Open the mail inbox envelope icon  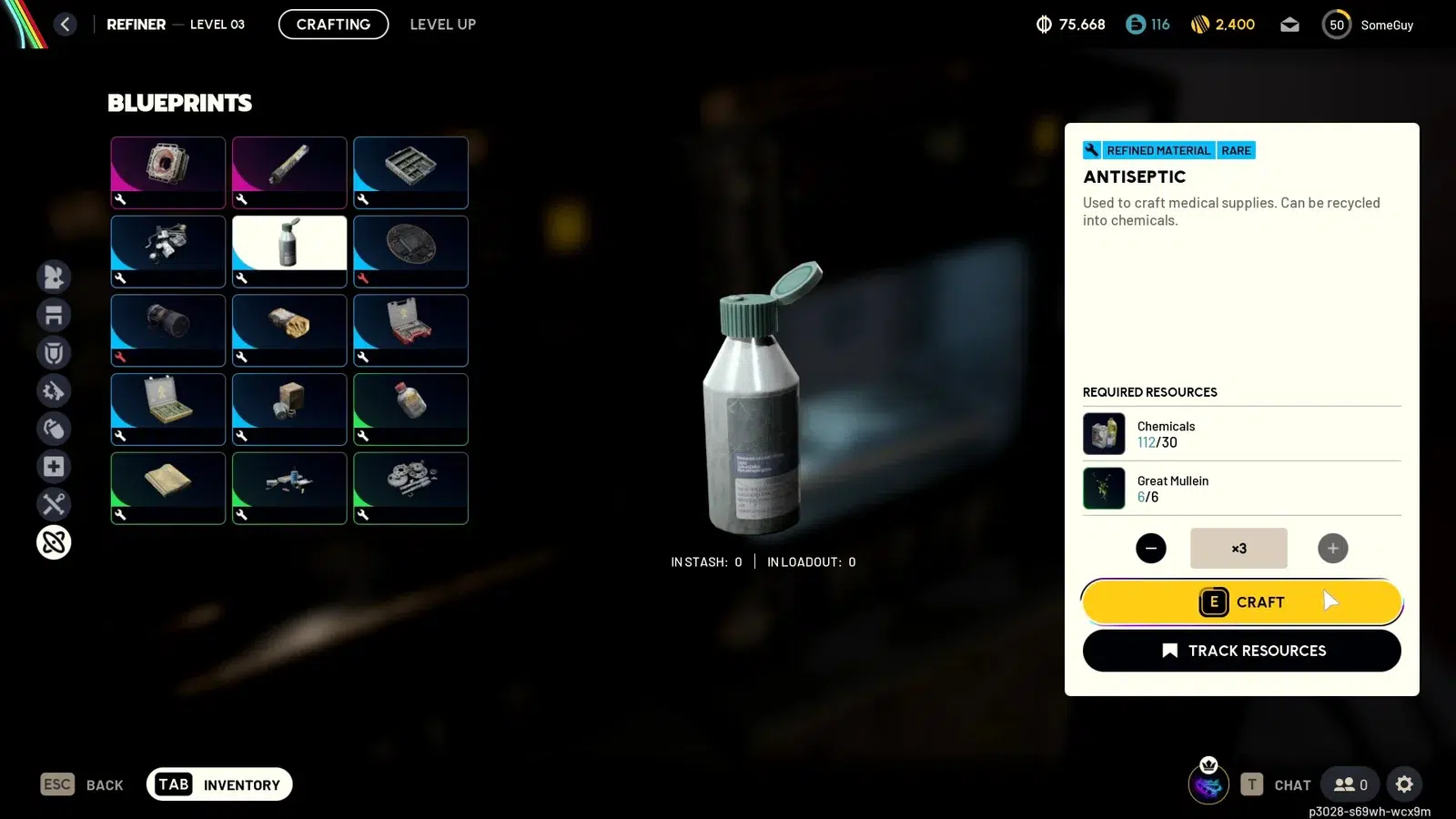(x=1289, y=25)
